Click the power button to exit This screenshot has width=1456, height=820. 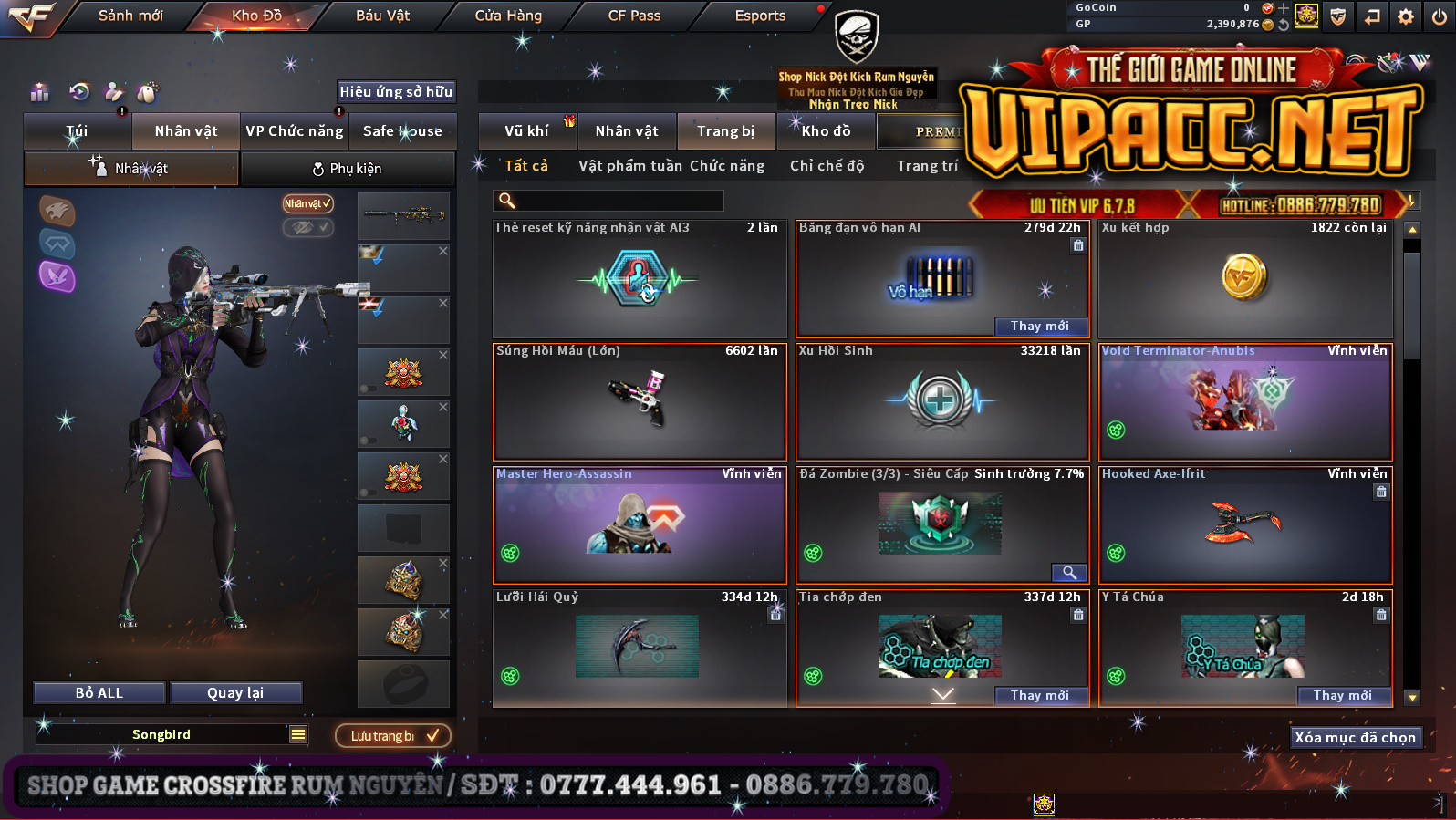(1439, 16)
